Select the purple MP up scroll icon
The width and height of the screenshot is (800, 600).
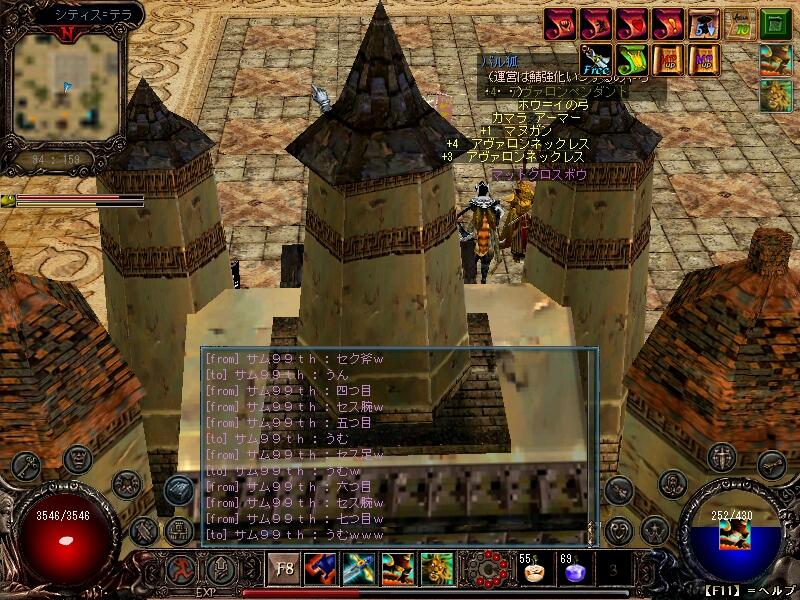(x=703, y=59)
